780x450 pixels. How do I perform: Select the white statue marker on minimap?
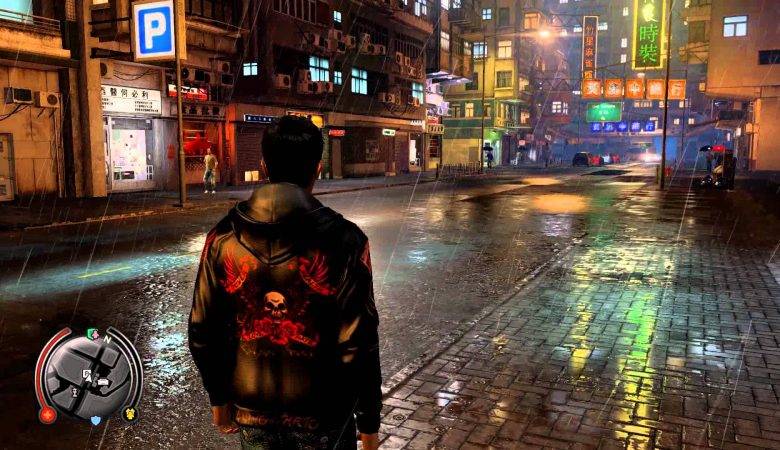pos(74,392)
